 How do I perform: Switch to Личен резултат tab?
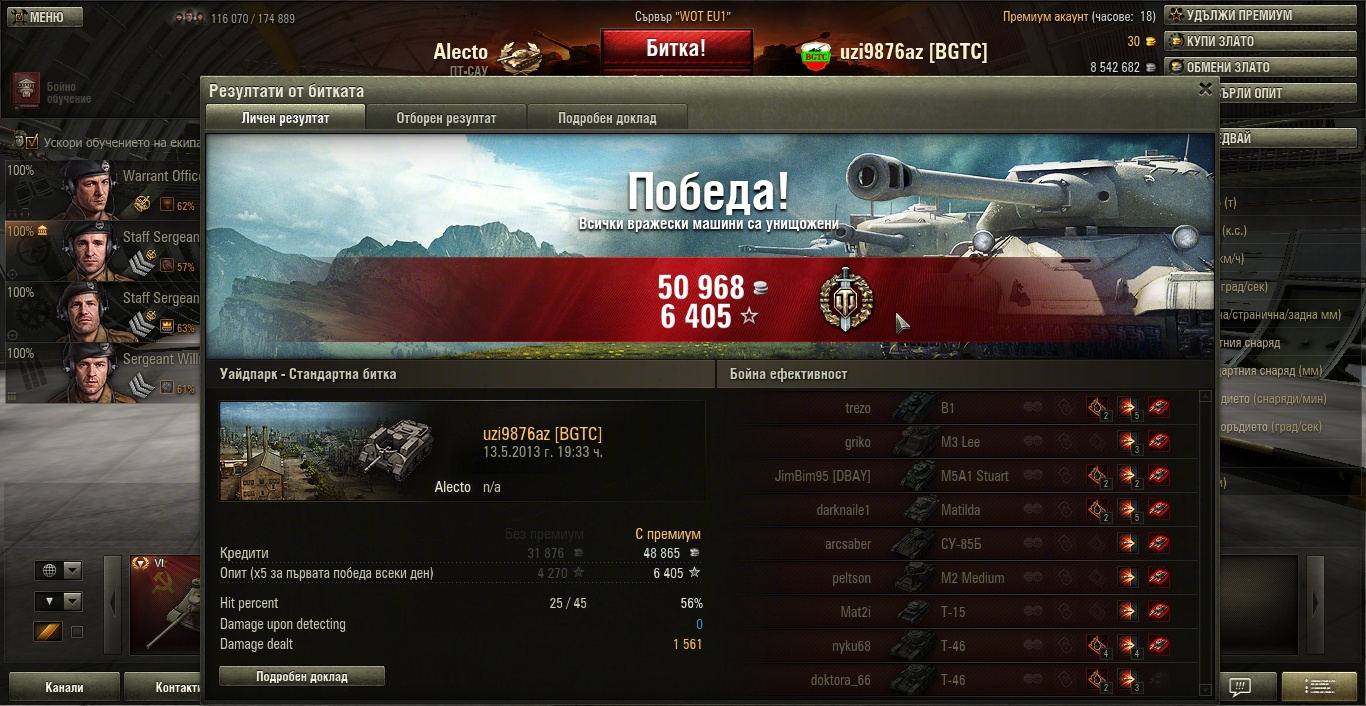[285, 118]
